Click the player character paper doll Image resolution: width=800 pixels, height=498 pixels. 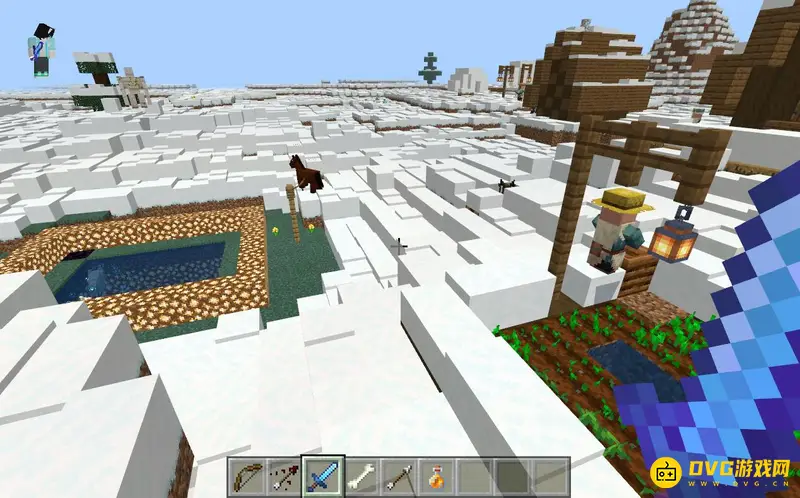tap(42, 50)
